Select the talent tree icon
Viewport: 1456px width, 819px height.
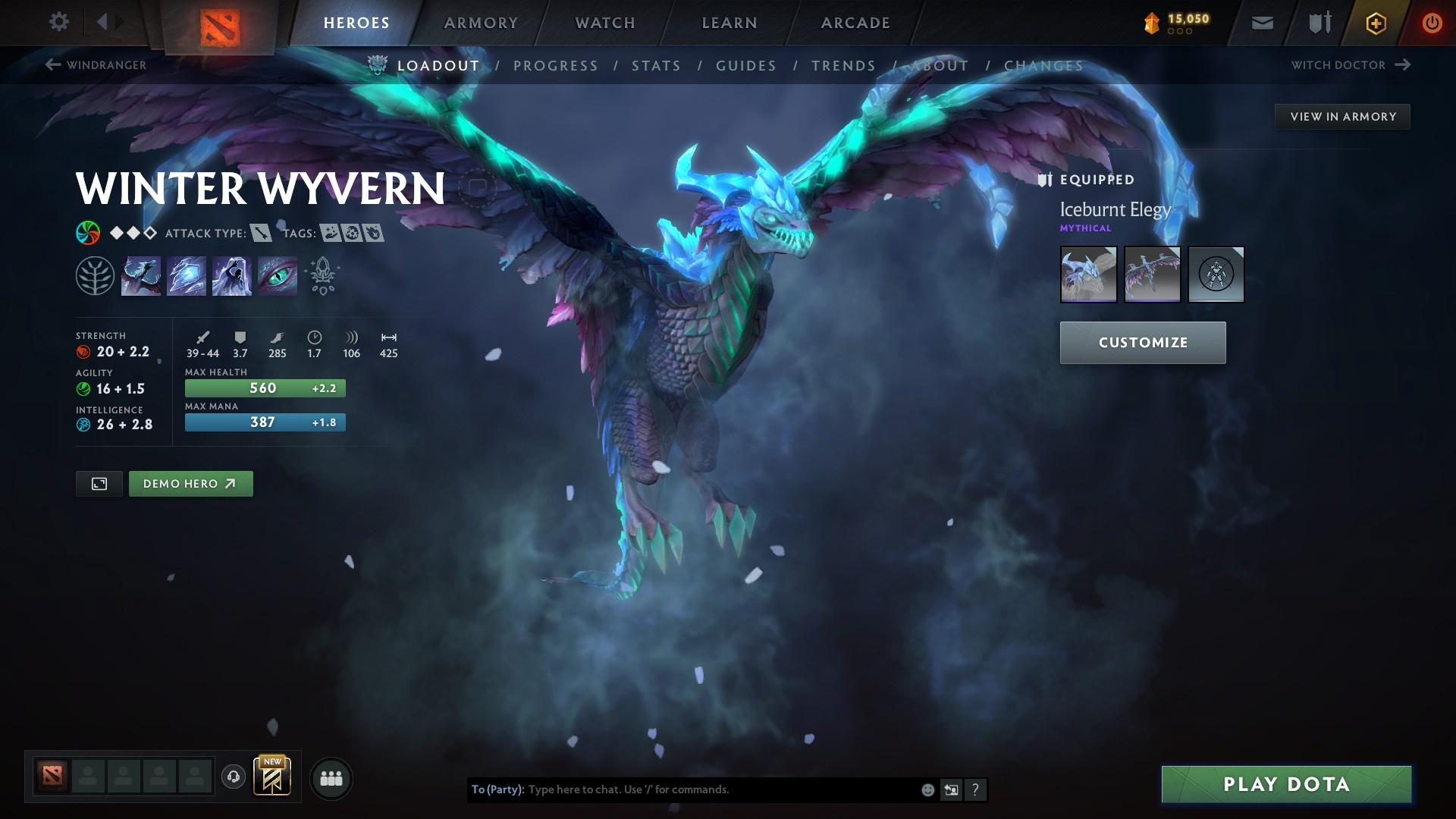pos(95,275)
